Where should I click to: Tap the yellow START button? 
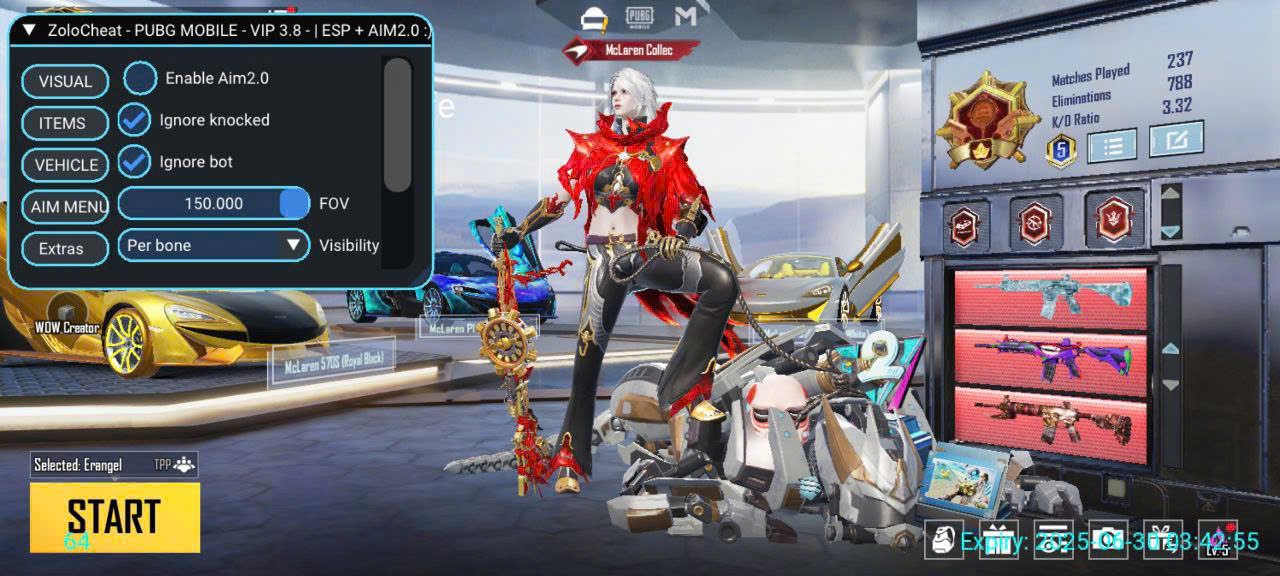pyautogui.click(x=114, y=516)
